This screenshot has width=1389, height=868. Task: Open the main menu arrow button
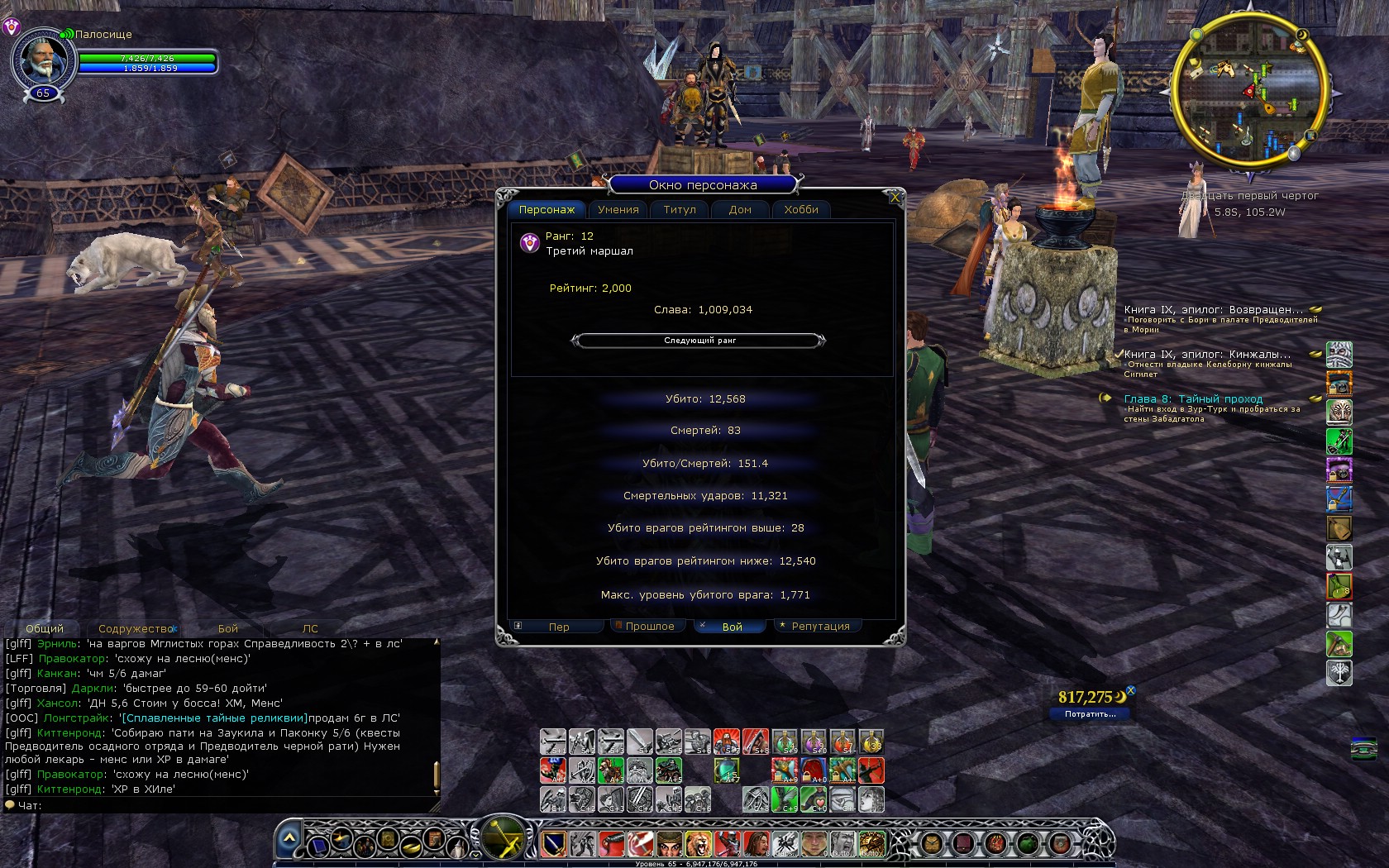pyautogui.click(x=289, y=838)
